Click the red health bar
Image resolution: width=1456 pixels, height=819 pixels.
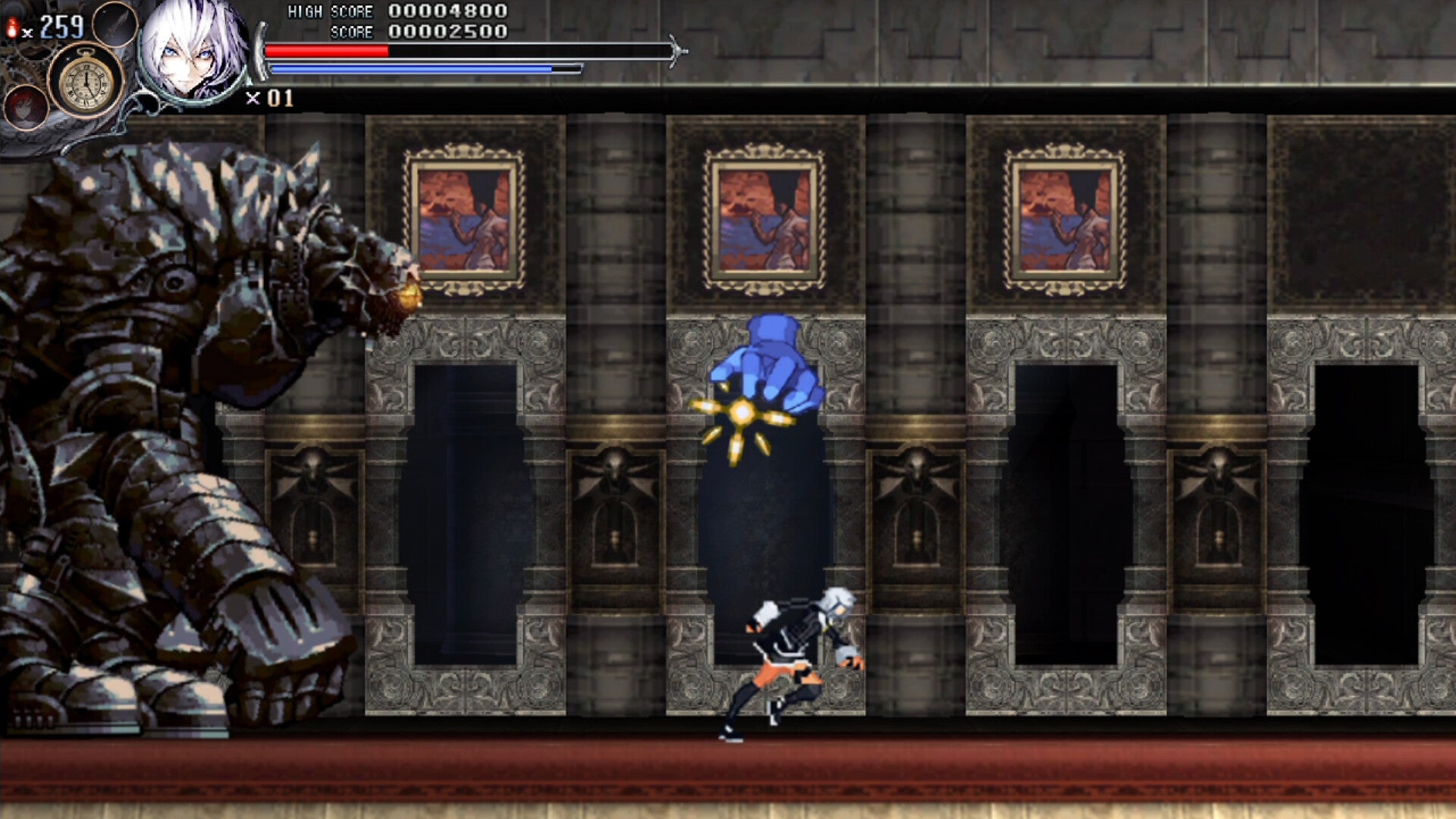[x=326, y=49]
